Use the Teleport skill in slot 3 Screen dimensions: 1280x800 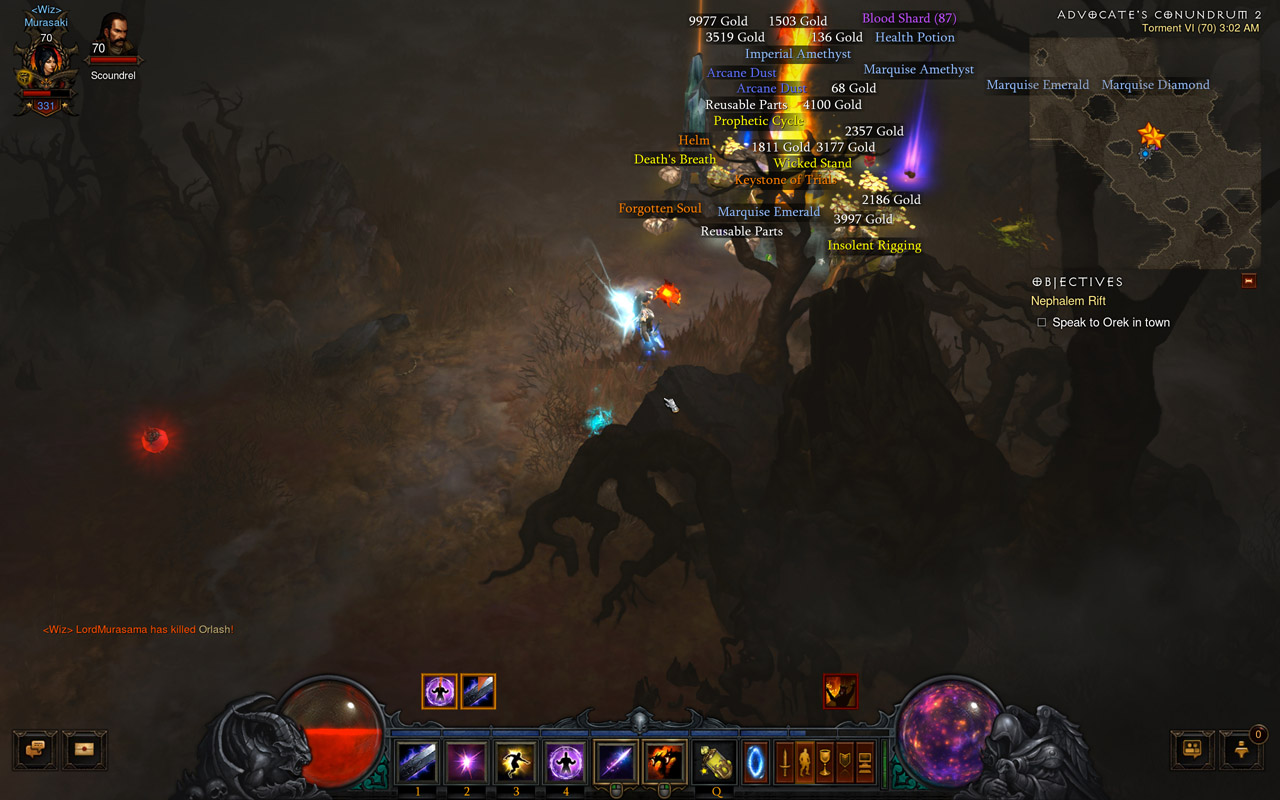point(516,764)
